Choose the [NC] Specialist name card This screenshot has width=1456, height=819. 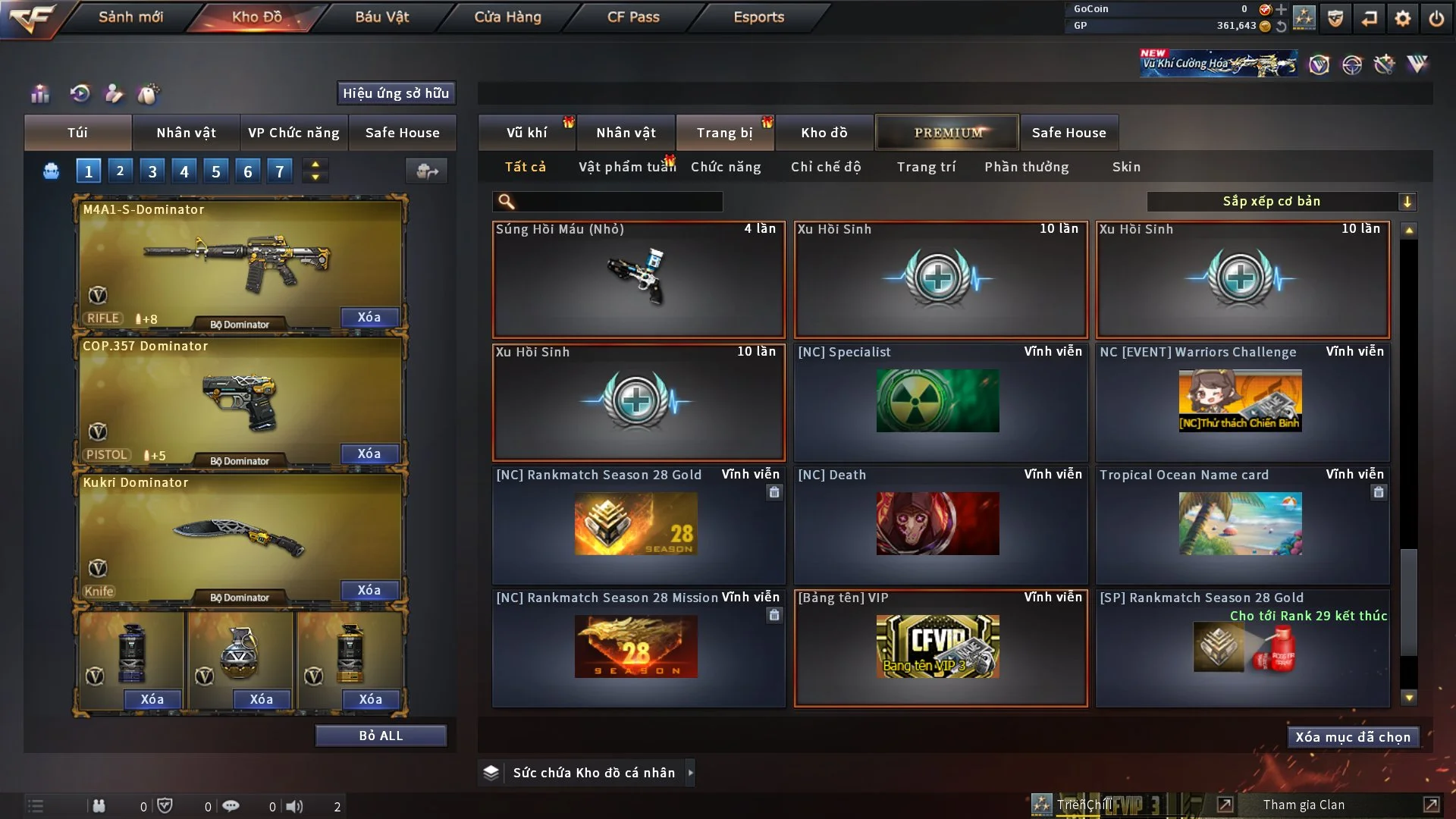[x=940, y=402]
